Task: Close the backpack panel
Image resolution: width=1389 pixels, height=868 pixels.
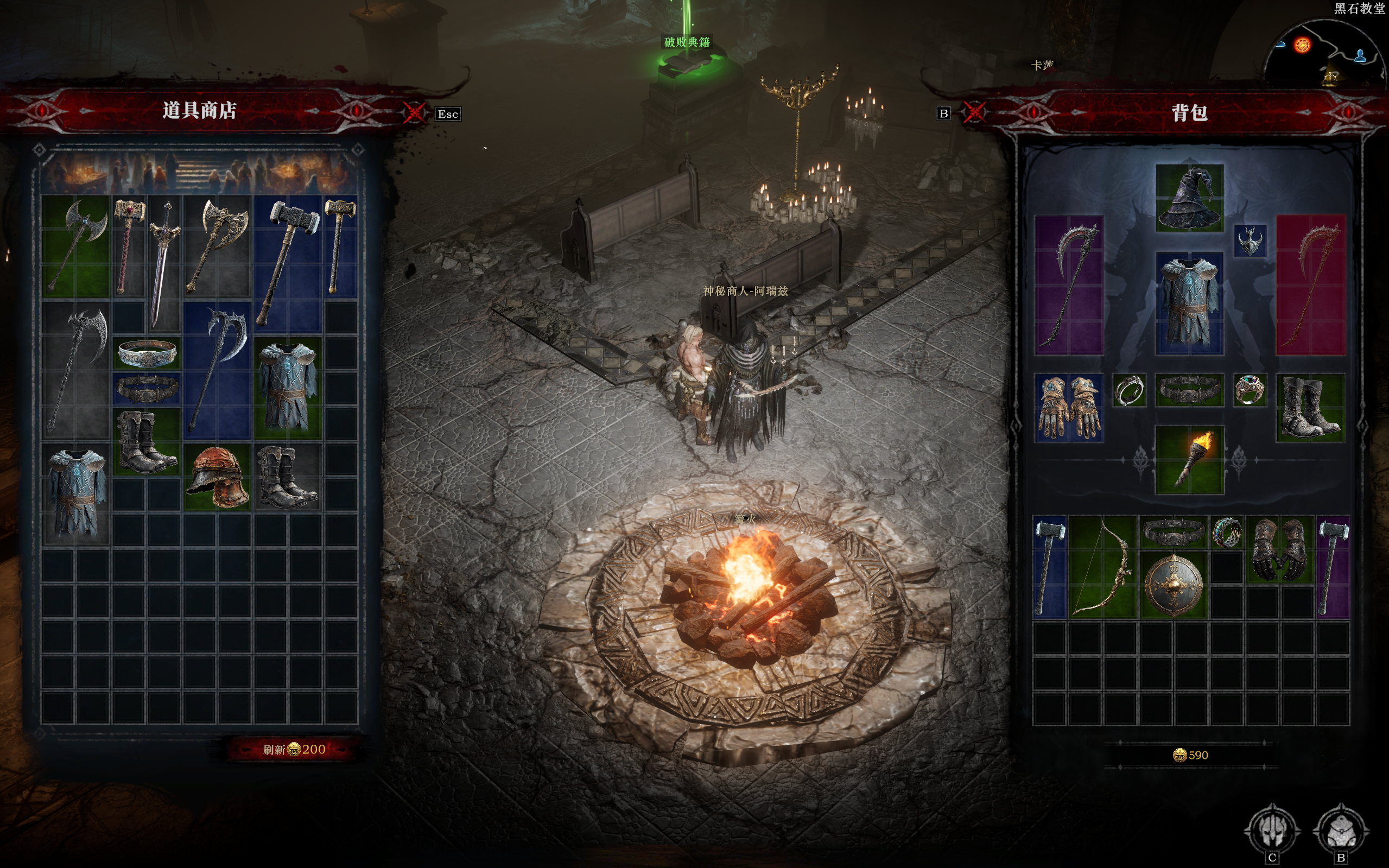Action: 973,112
